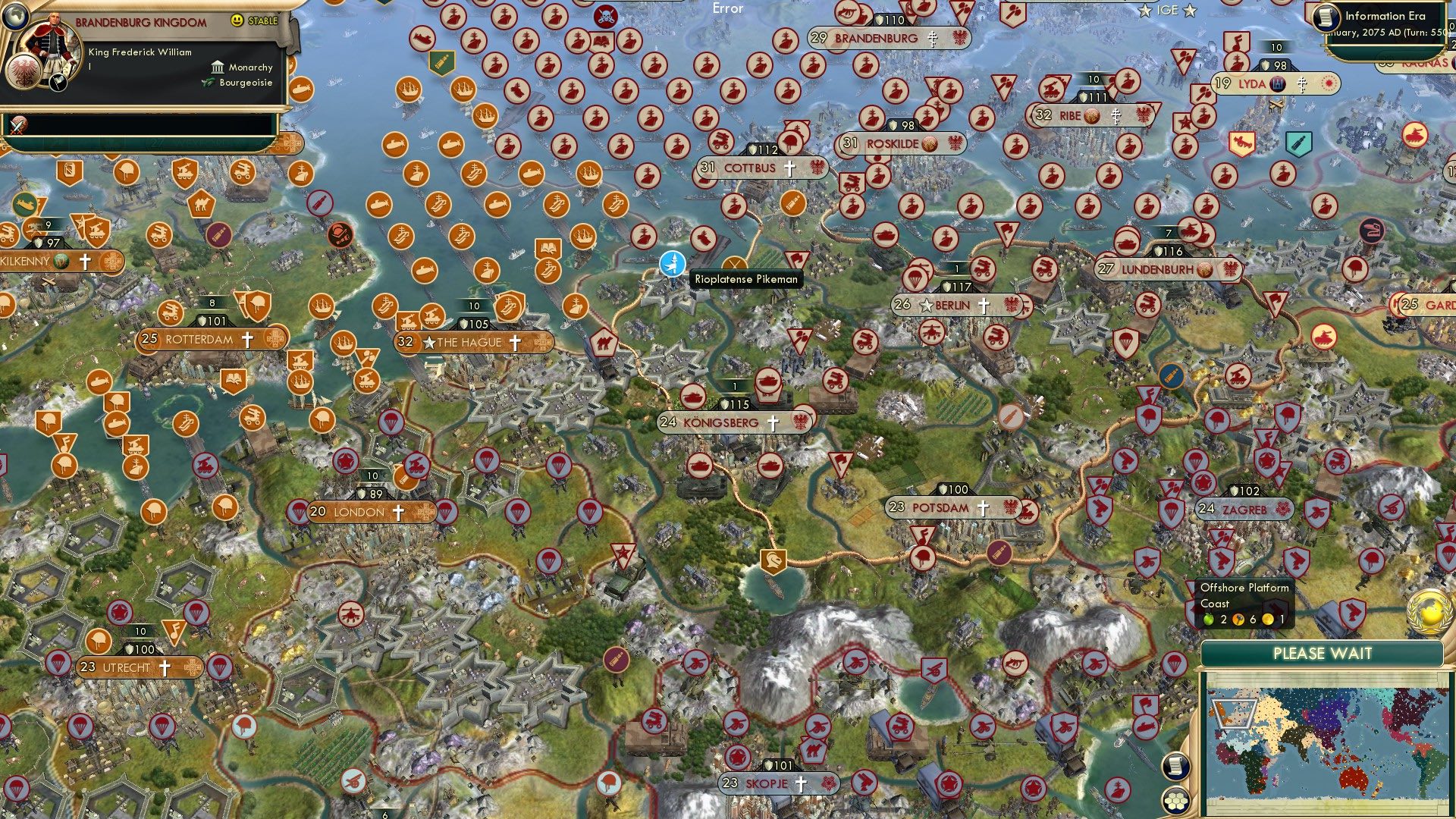Image resolution: width=1456 pixels, height=819 pixels.
Task: Click the orange submarine unit icon near The Hague
Action: click(425, 269)
